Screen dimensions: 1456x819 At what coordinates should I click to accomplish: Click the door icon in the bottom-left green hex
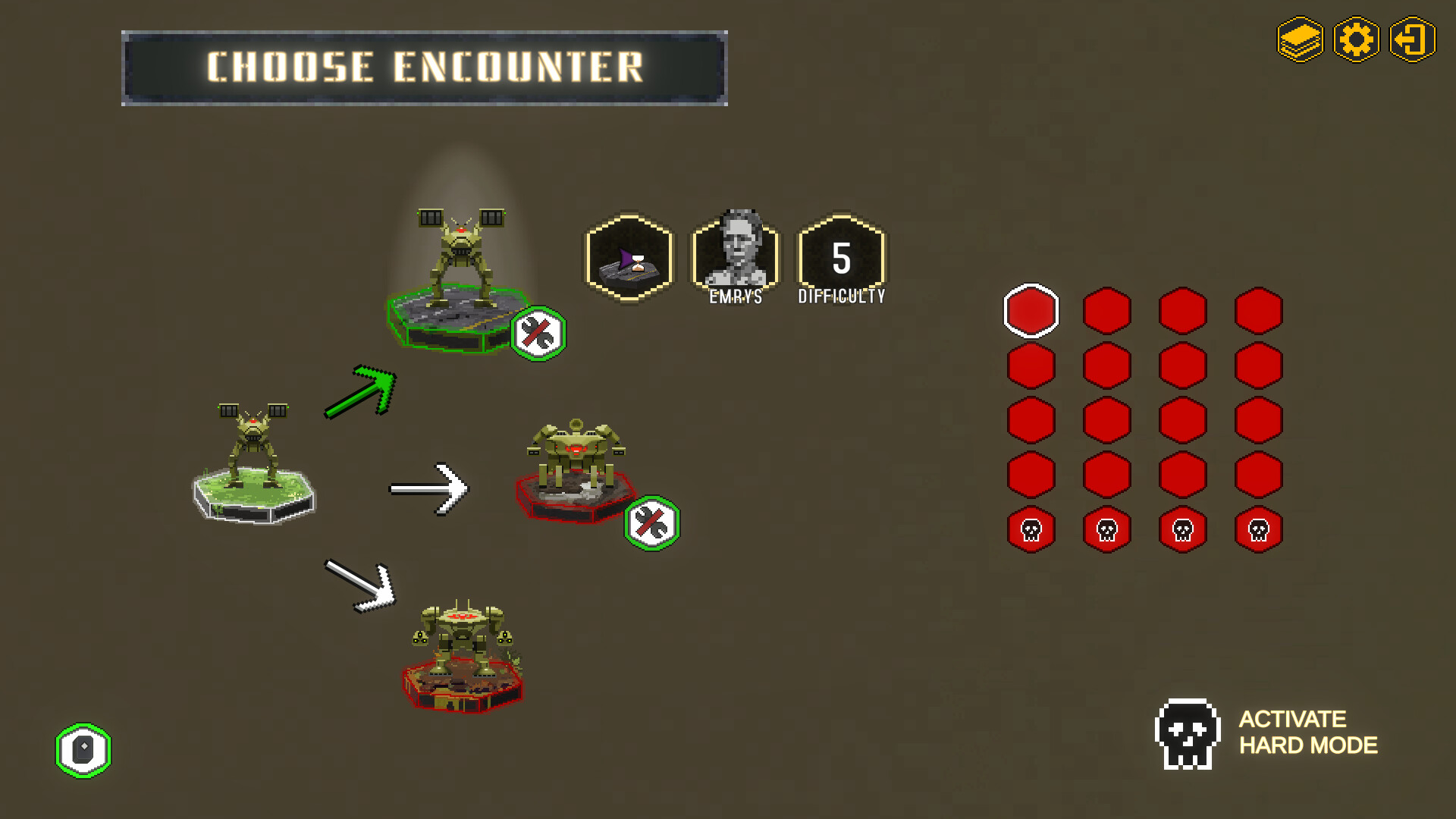coord(83,749)
